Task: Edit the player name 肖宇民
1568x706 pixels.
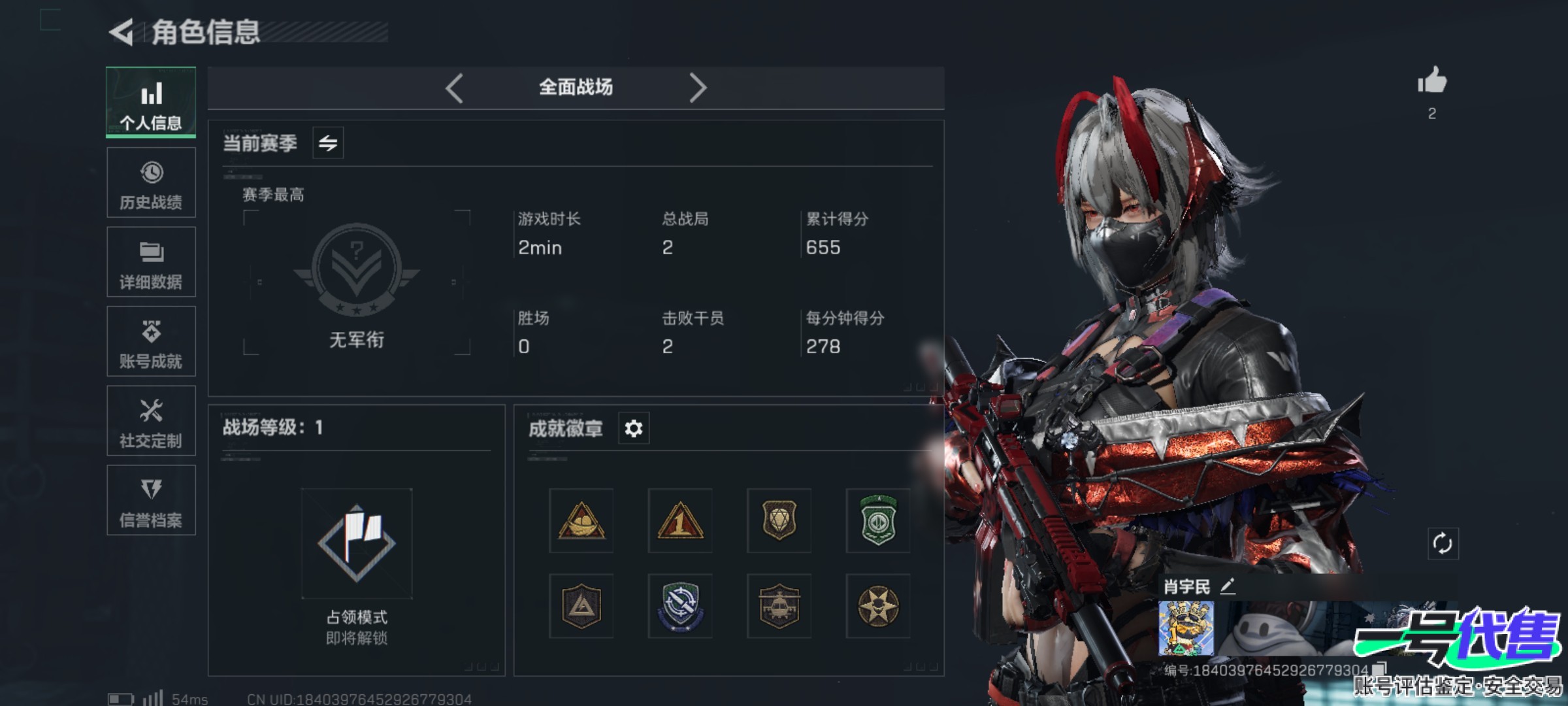Action: (1228, 586)
